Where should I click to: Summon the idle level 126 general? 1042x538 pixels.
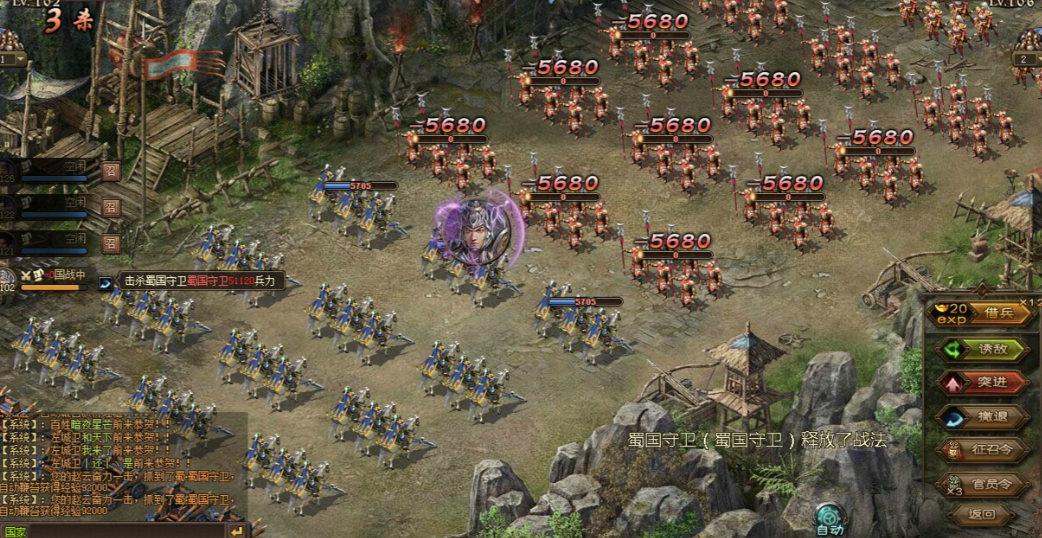[x=111, y=172]
